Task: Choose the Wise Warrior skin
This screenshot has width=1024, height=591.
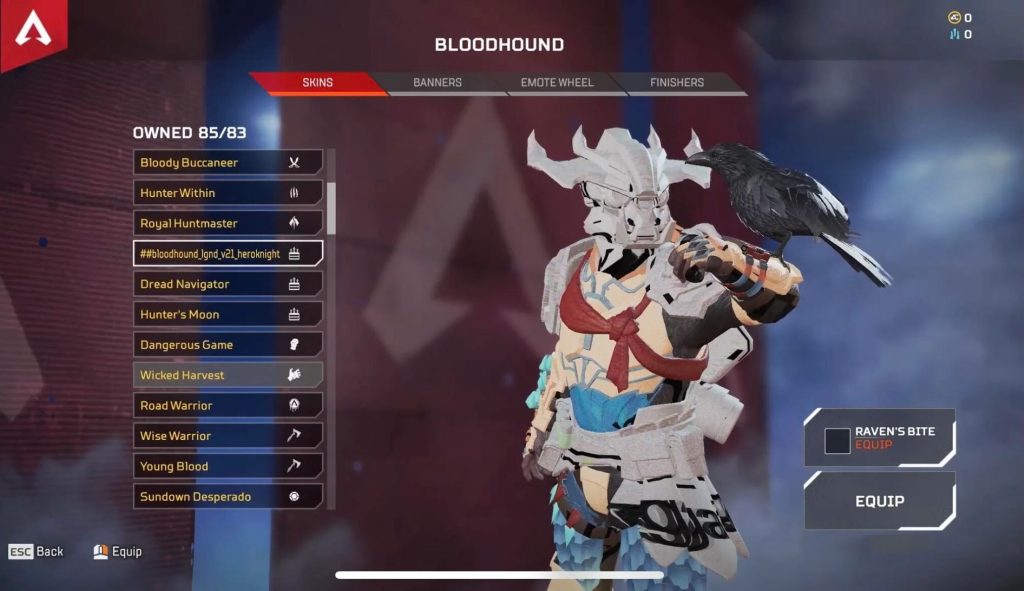Action: click(x=228, y=436)
